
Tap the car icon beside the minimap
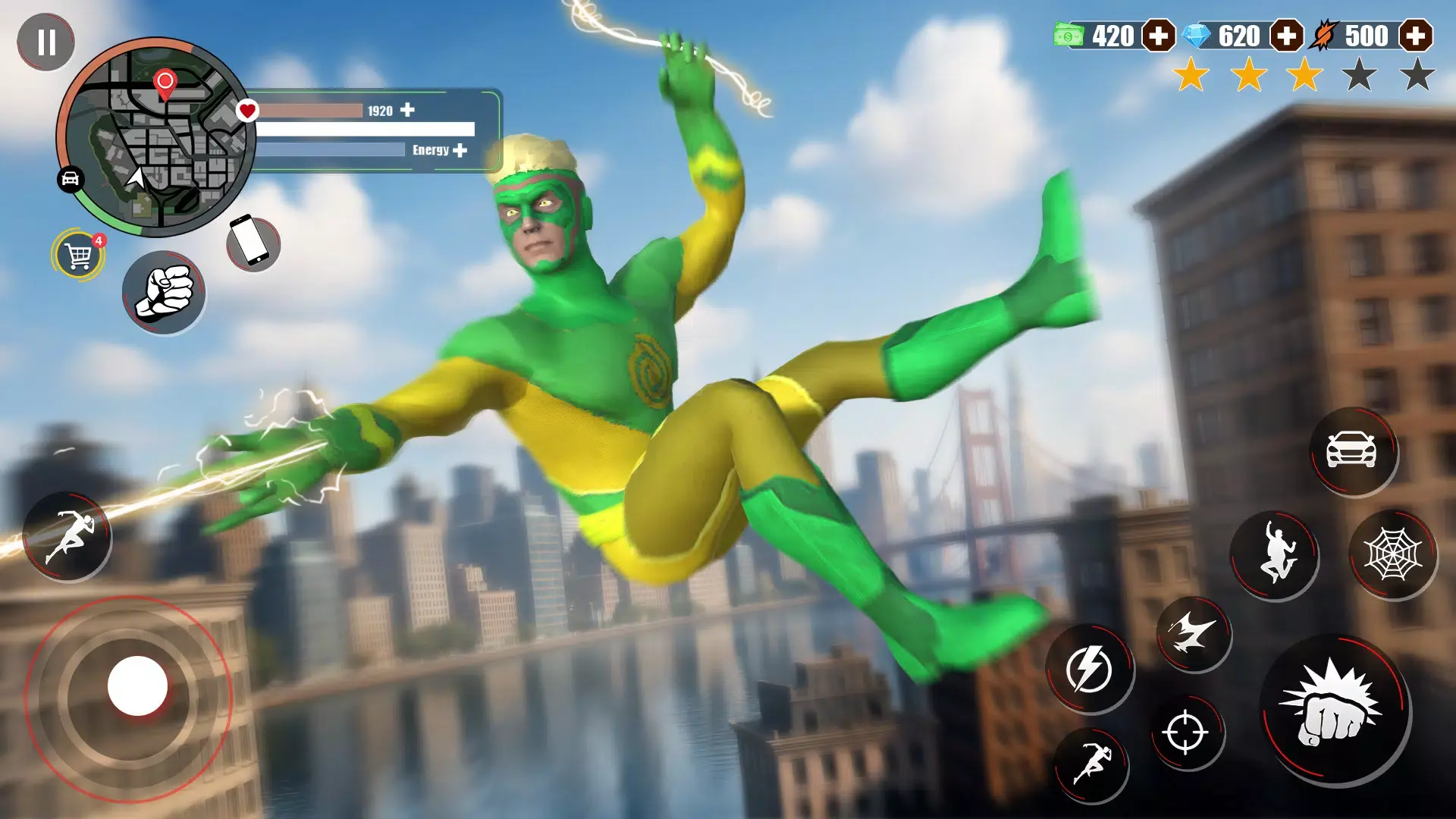click(70, 179)
